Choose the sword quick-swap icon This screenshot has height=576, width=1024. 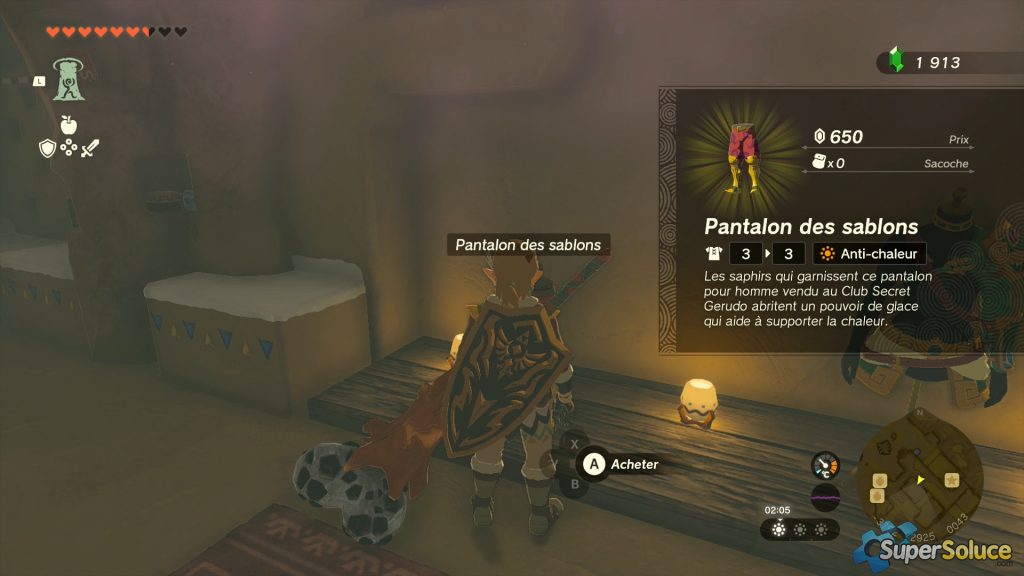[91, 149]
